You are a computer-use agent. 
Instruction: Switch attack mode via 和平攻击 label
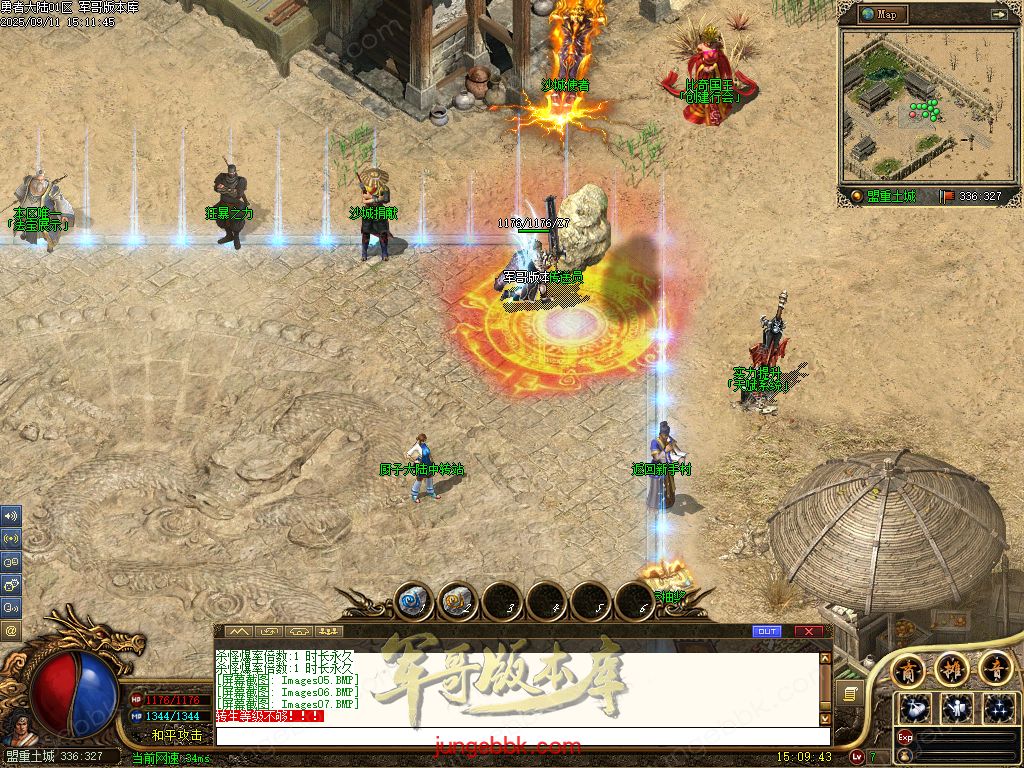pyautogui.click(x=176, y=735)
